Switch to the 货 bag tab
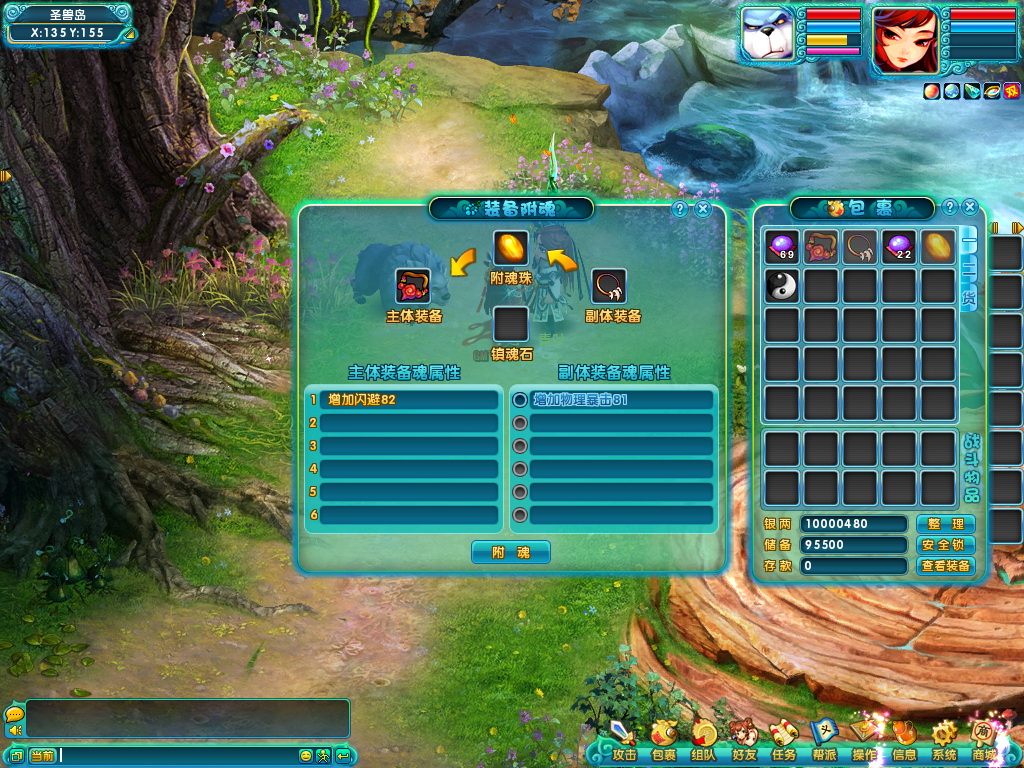 pyautogui.click(x=968, y=296)
